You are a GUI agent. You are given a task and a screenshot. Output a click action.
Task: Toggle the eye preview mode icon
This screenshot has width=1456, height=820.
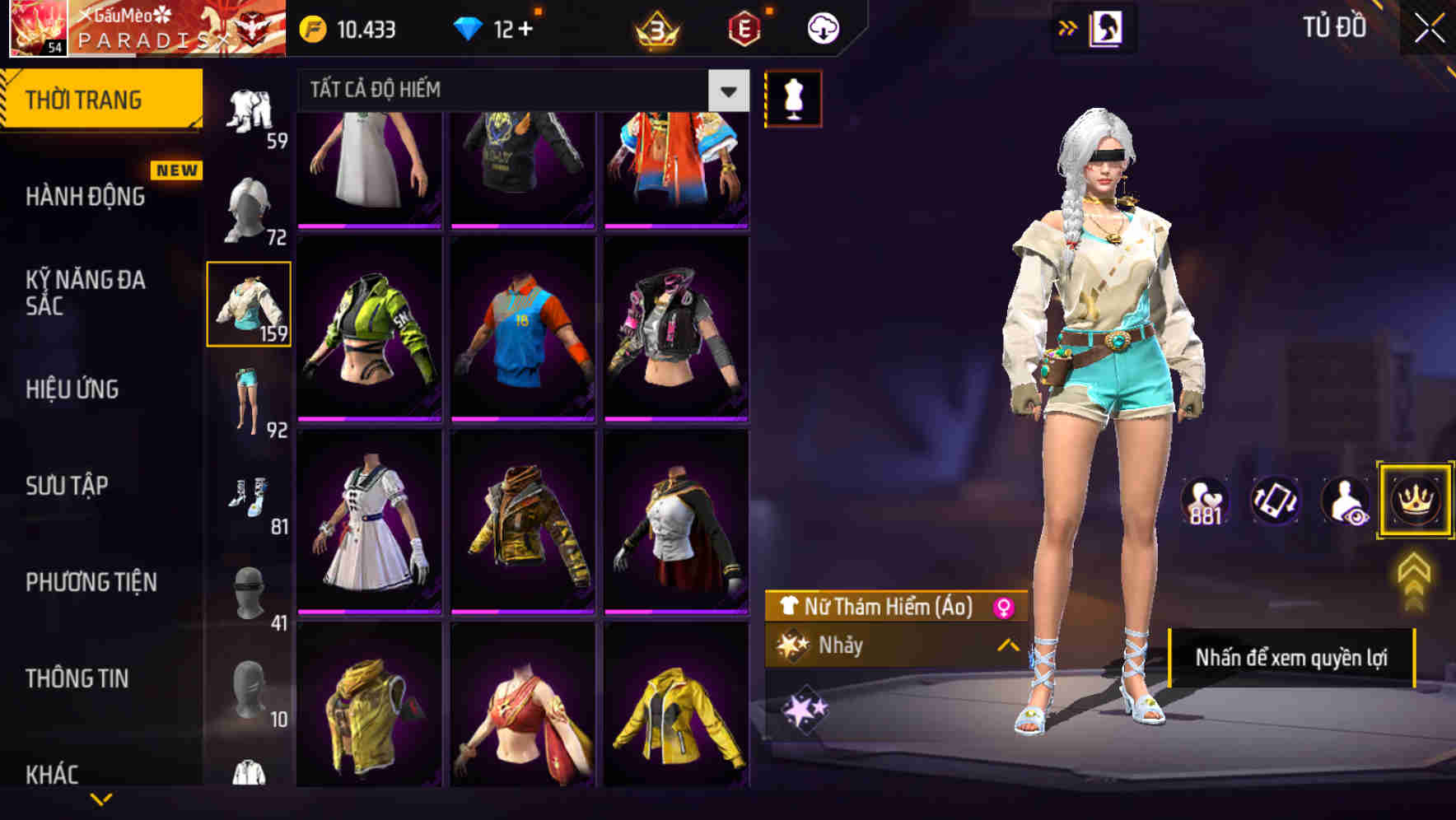(1346, 501)
